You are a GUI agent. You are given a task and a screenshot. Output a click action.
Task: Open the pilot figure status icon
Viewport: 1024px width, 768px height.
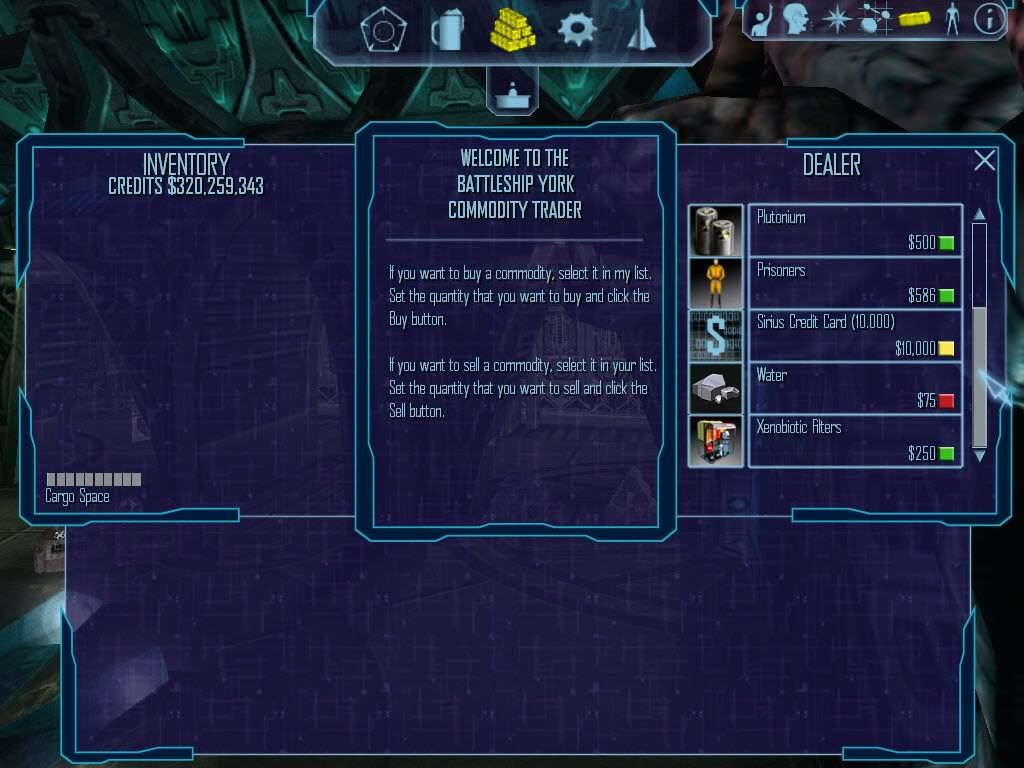952,19
